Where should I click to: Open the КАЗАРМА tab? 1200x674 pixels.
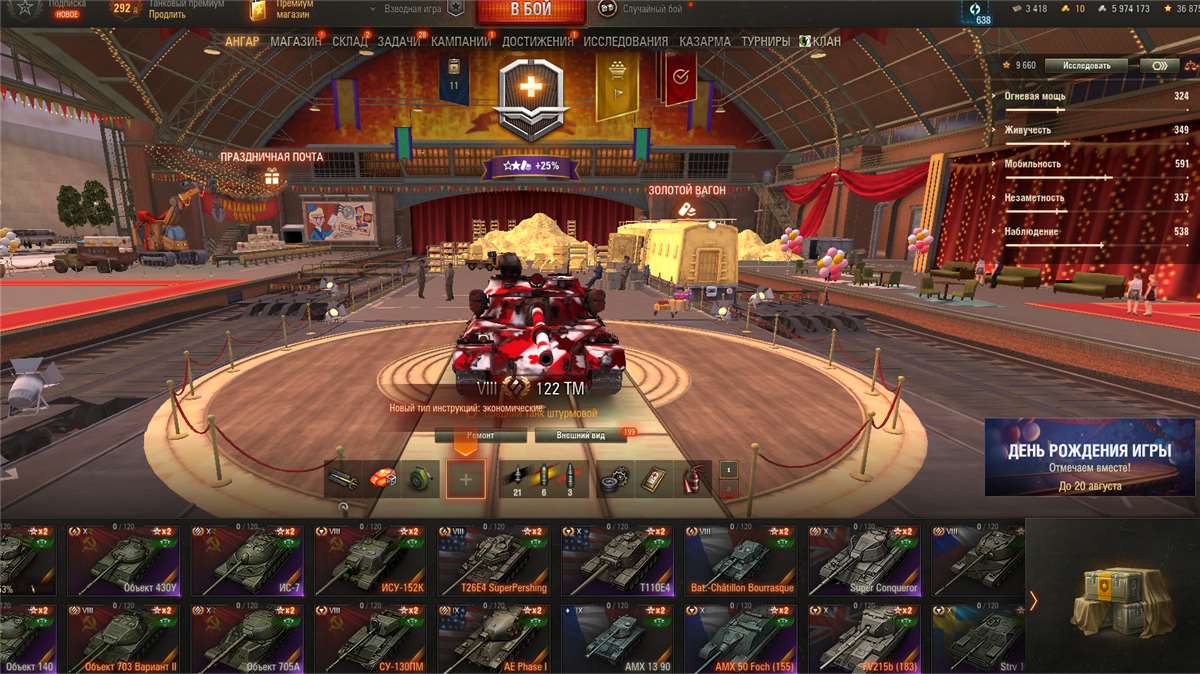click(705, 42)
